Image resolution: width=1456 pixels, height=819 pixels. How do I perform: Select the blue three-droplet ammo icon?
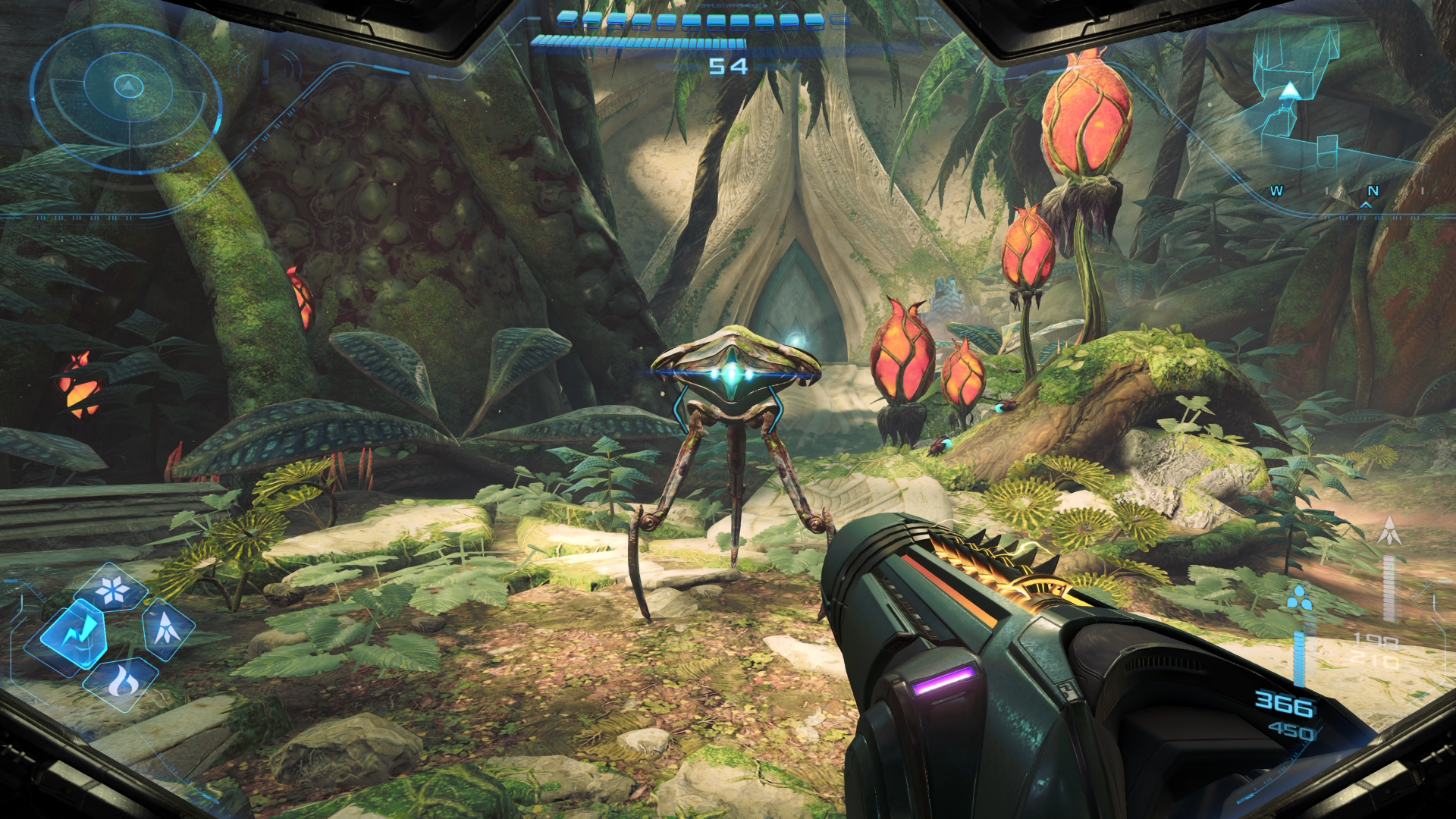(1299, 600)
